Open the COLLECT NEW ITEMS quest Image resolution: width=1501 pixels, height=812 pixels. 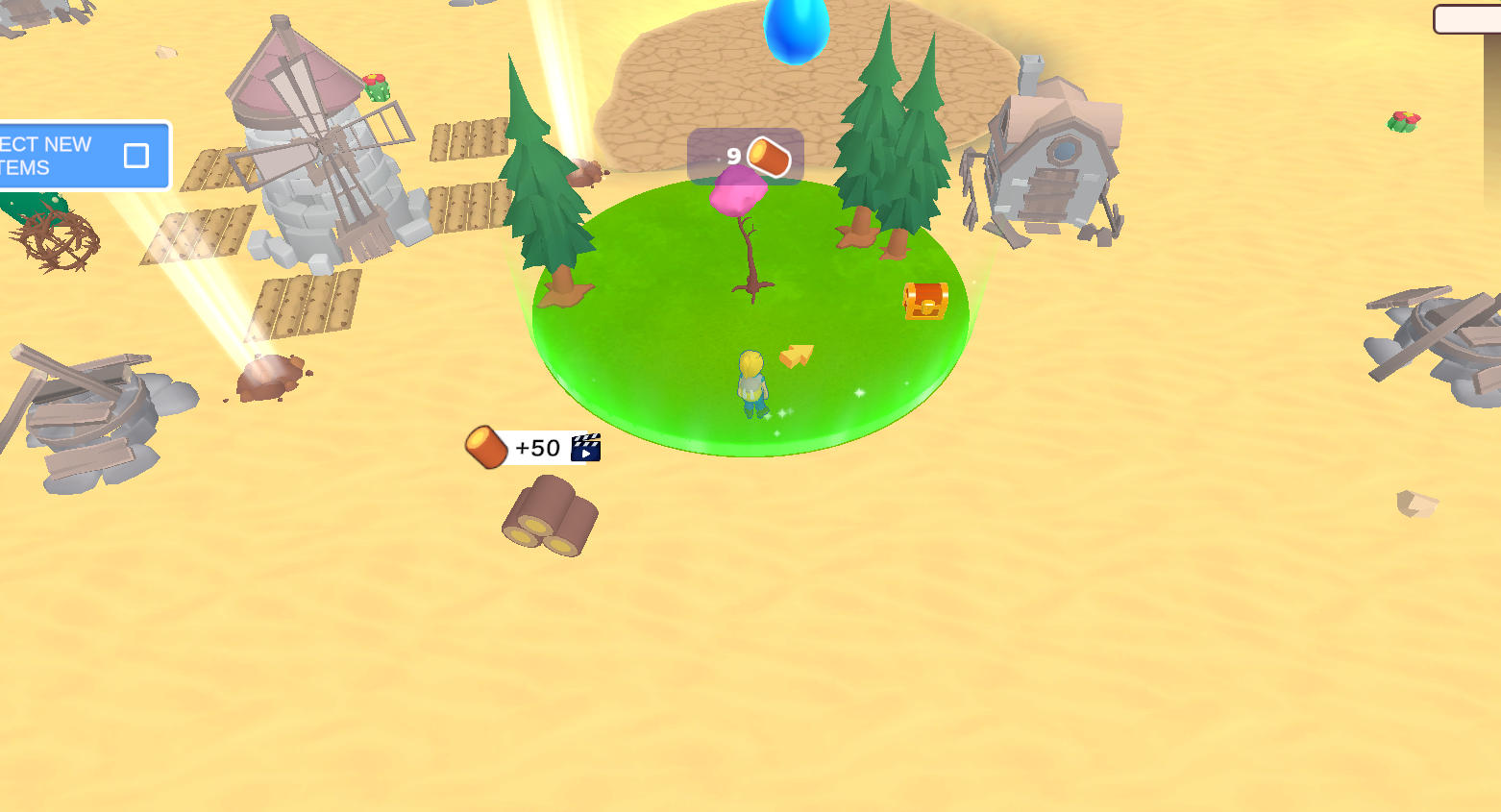(x=58, y=154)
